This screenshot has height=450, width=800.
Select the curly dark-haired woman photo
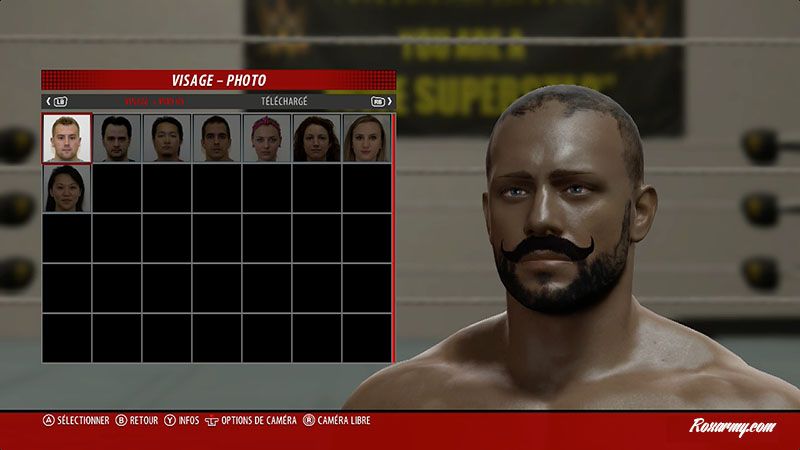316,138
